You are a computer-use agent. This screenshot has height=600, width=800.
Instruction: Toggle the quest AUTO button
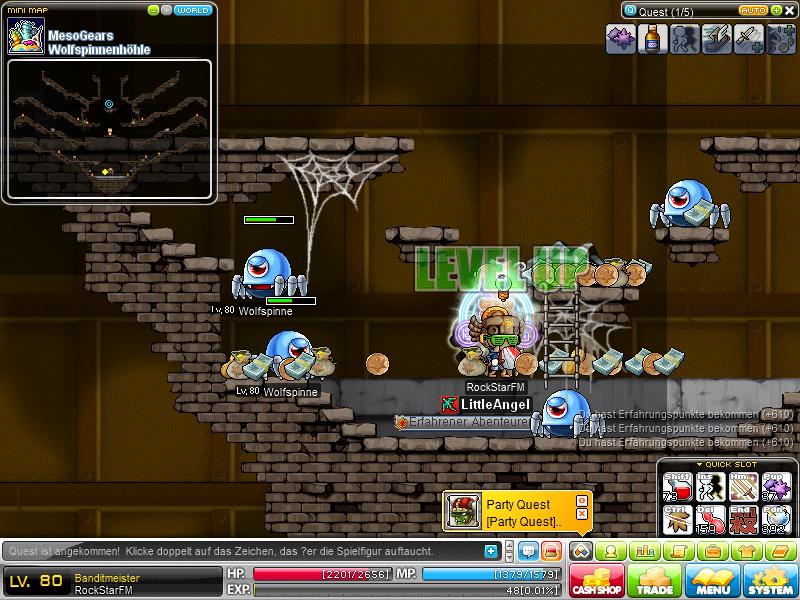click(x=755, y=10)
